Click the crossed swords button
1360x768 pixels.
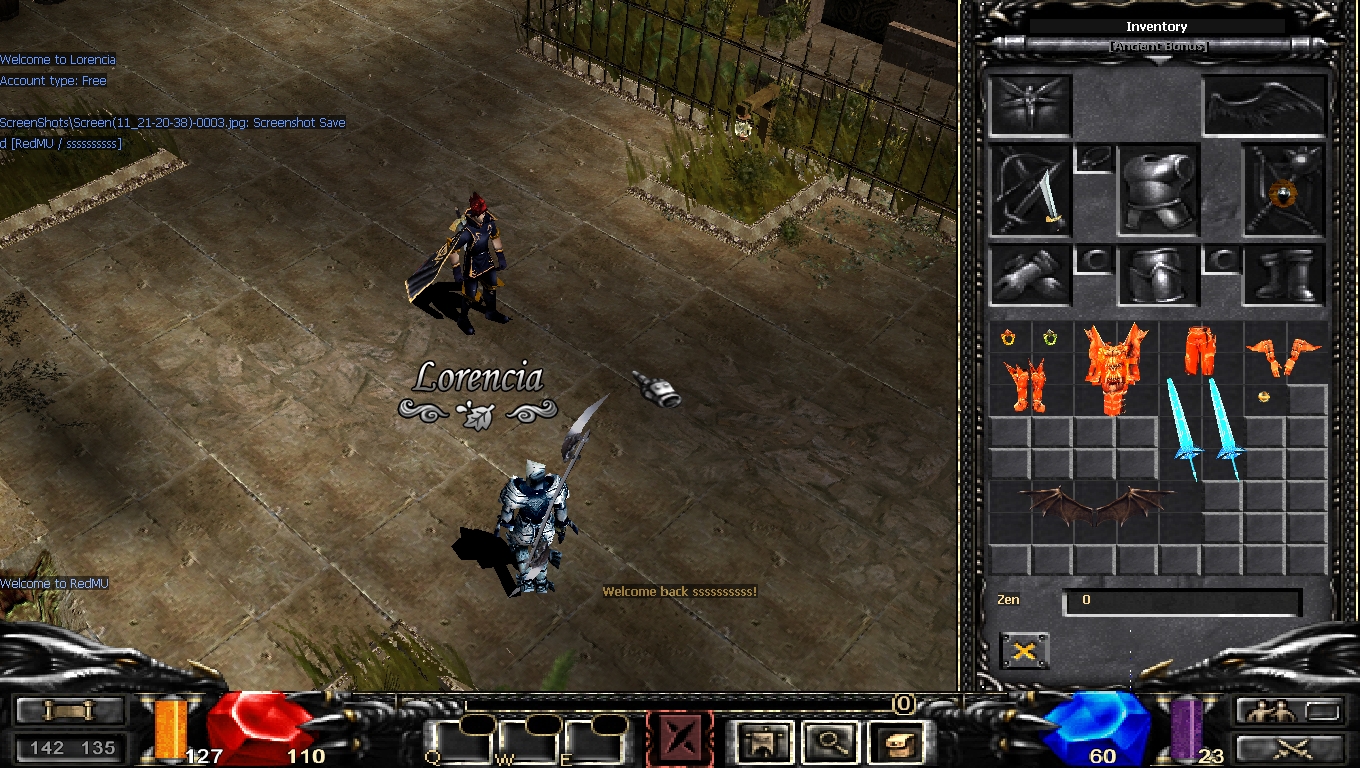1286,746
